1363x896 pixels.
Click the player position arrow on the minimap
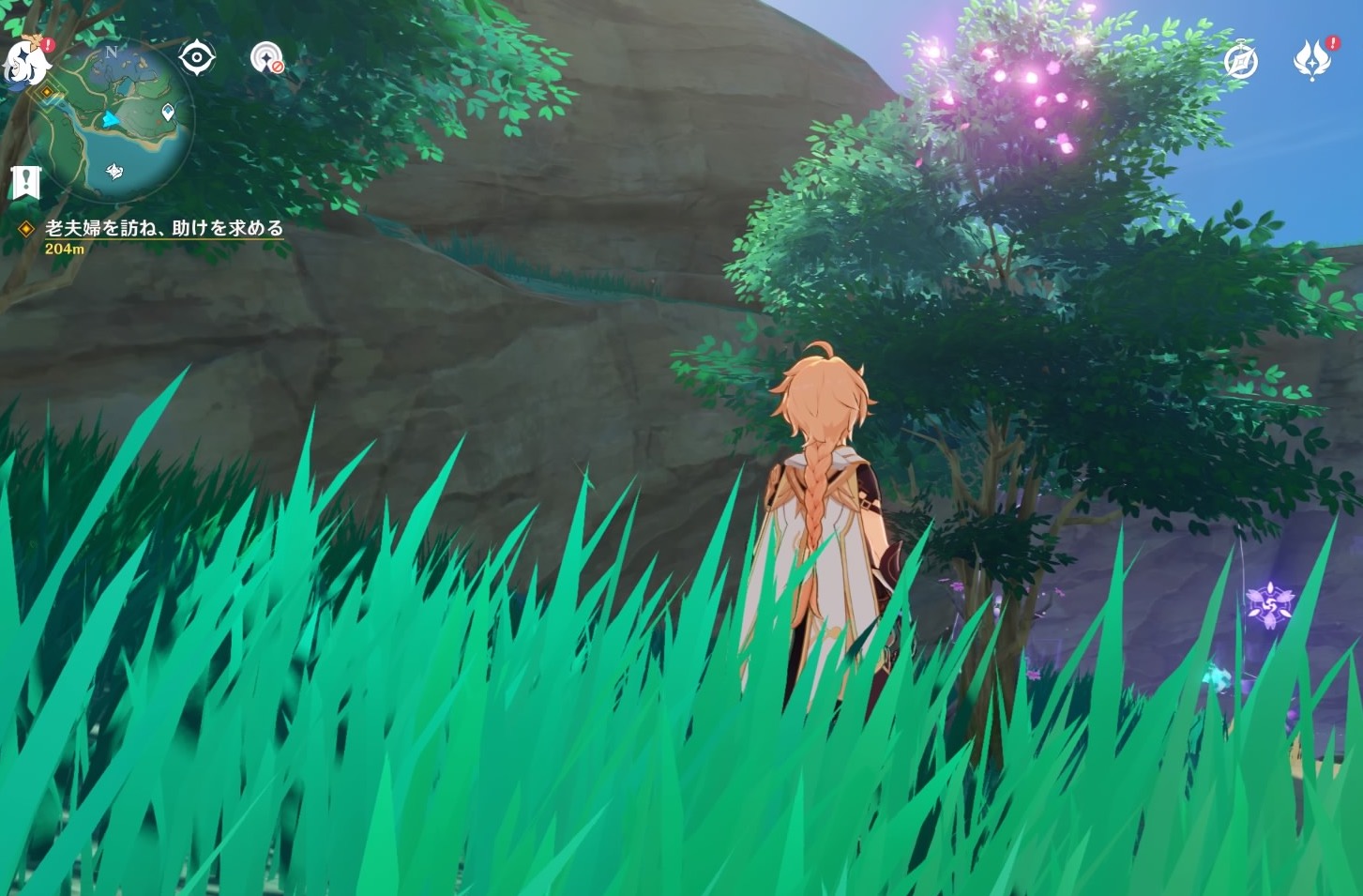tap(109, 119)
